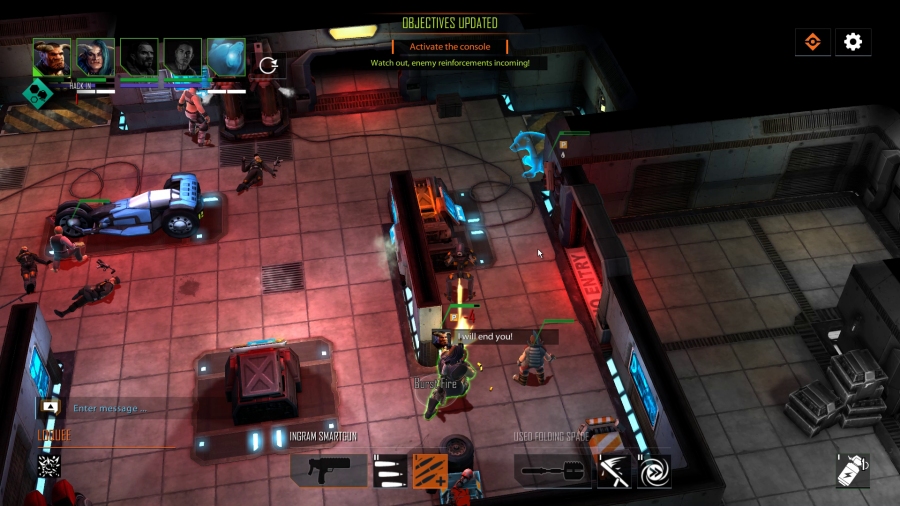Activate the orange highlighted ammo ability

pos(430,469)
